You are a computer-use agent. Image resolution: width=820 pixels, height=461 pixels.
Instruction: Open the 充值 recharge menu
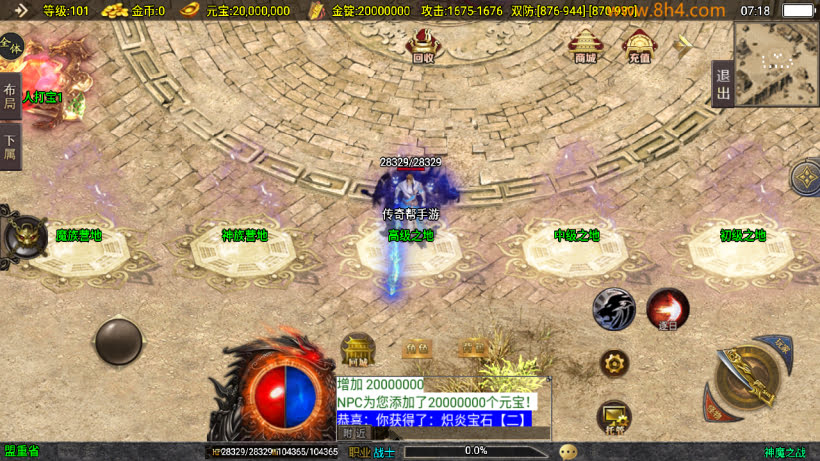pos(639,45)
